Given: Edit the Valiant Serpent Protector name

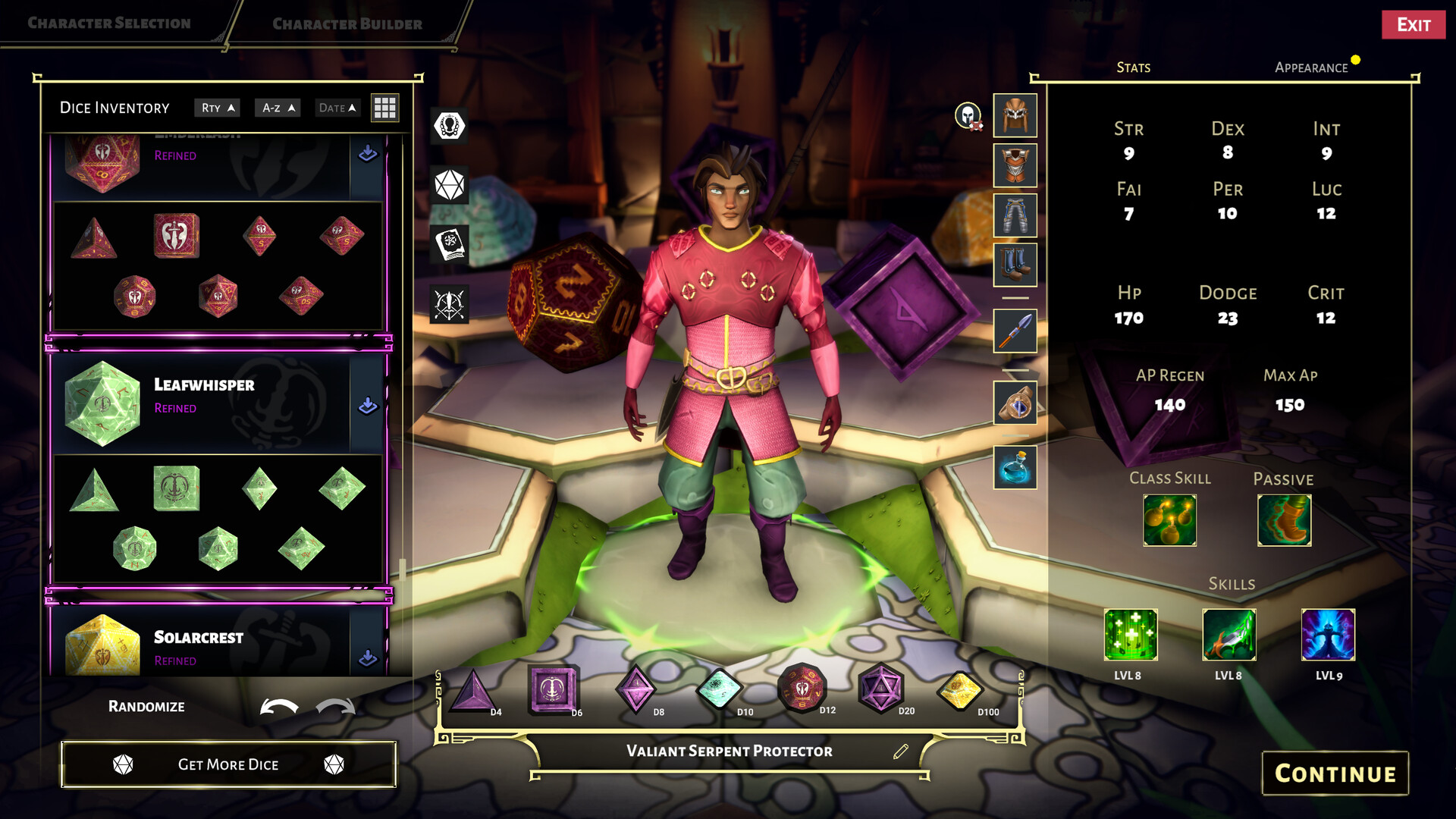Looking at the screenshot, I should click(x=901, y=752).
